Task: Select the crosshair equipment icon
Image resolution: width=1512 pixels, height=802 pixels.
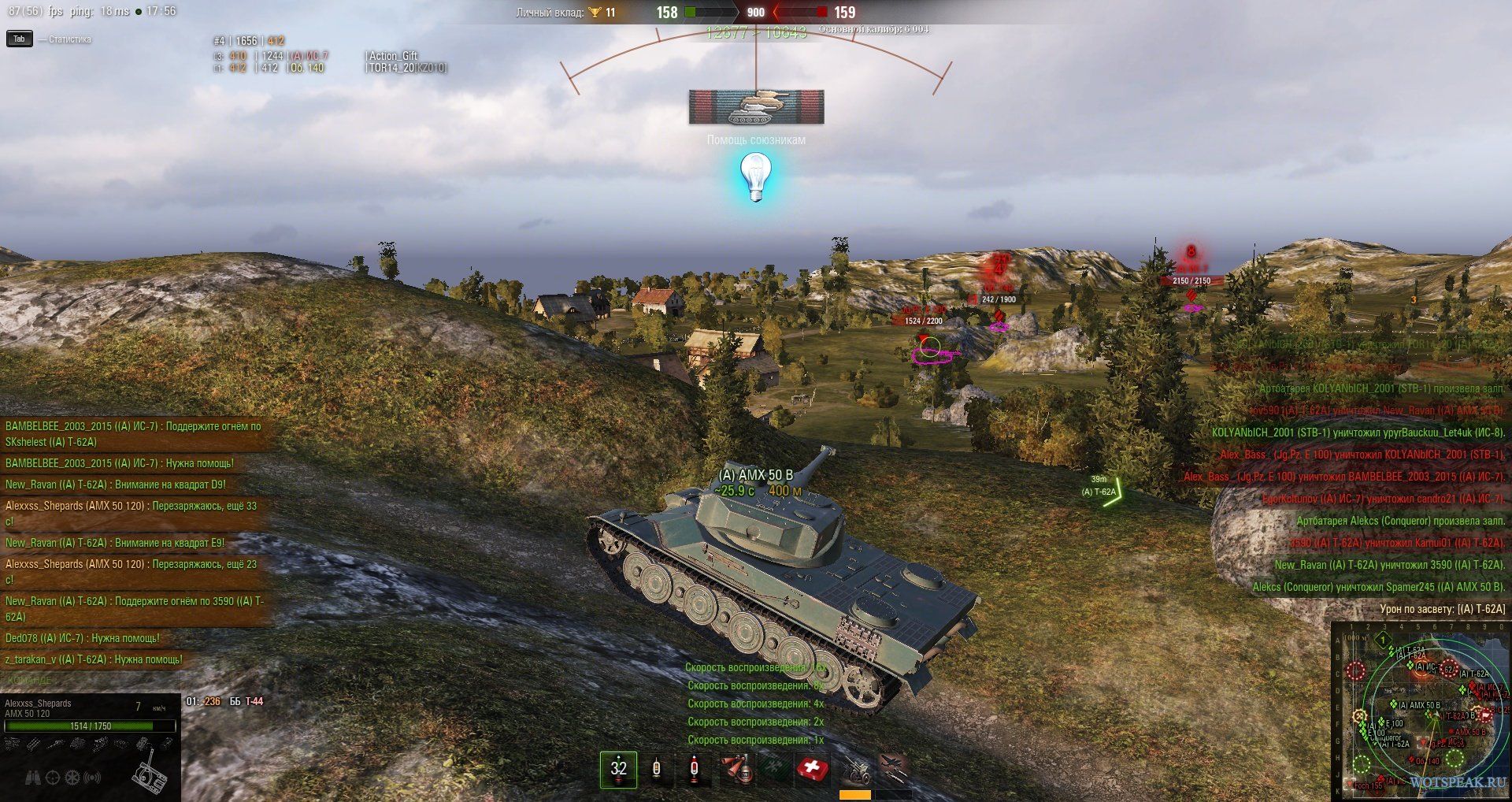Action: pyautogui.click(x=53, y=778)
